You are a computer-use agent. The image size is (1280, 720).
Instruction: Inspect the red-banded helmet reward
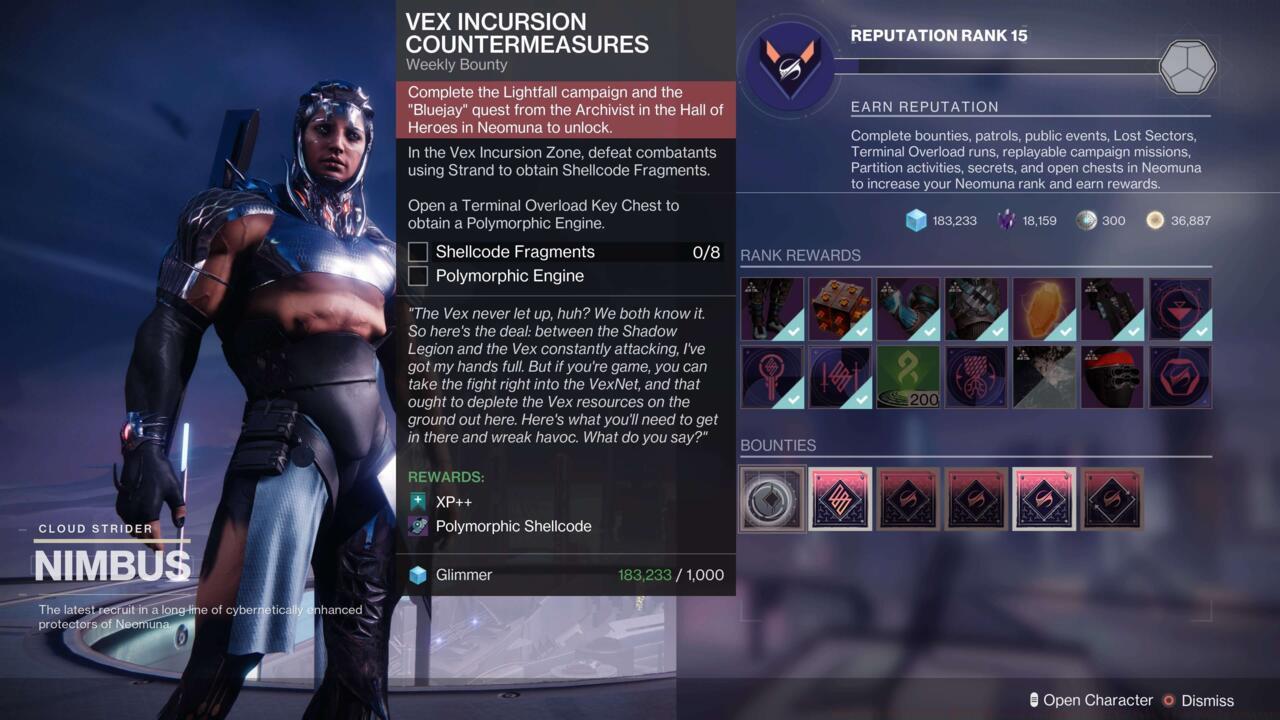click(1112, 377)
